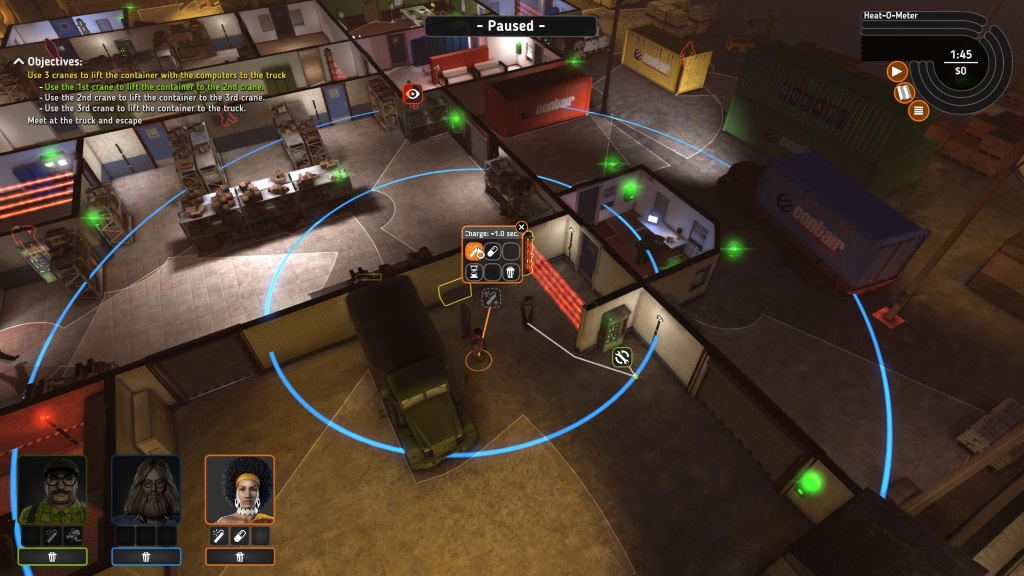The width and height of the screenshot is (1024, 576).
Task: Select the woman with afro portrait
Action: 240,490
